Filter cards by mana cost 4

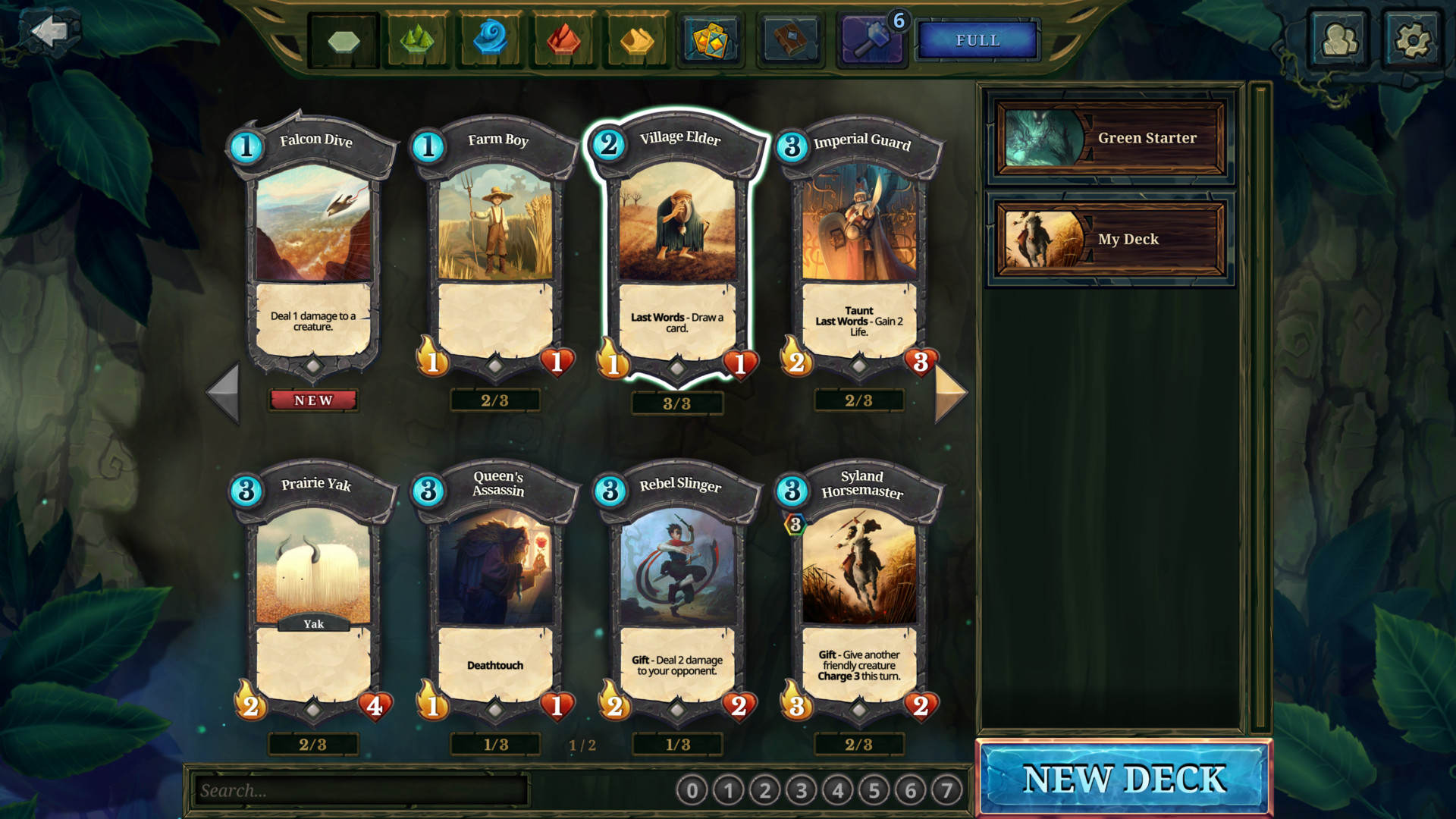tap(837, 791)
